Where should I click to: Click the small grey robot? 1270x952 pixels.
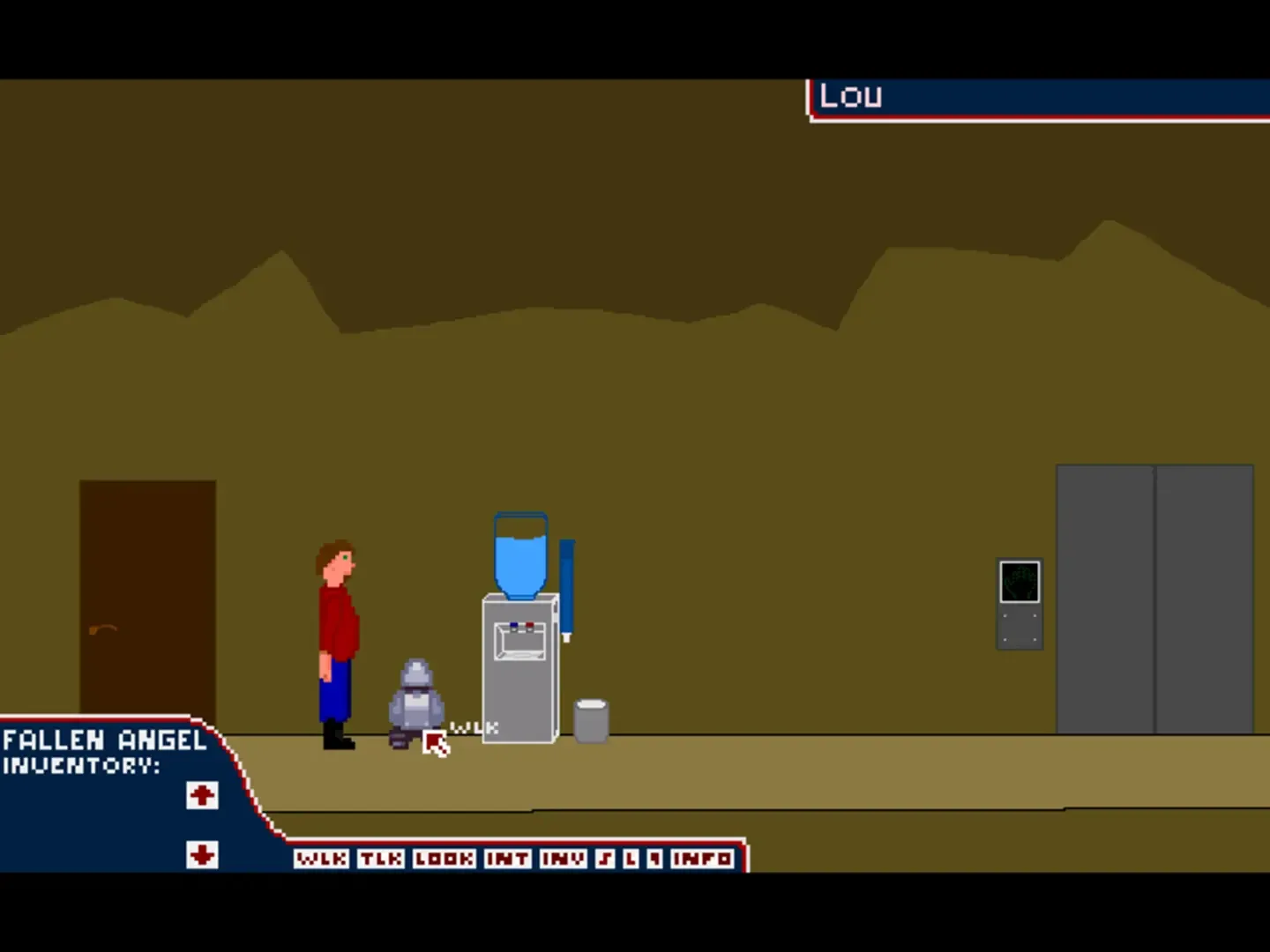pos(415,701)
